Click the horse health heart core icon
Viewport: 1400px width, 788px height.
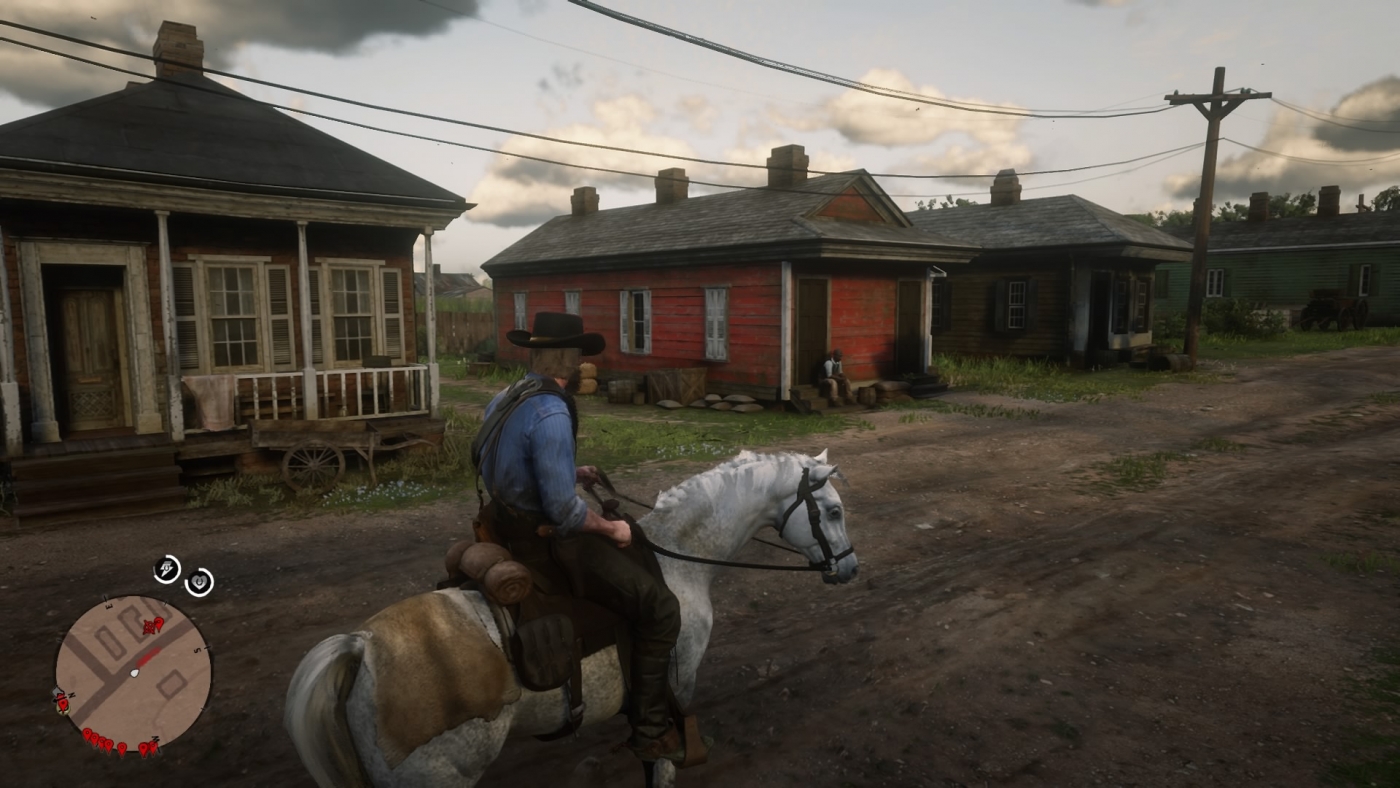(x=199, y=580)
